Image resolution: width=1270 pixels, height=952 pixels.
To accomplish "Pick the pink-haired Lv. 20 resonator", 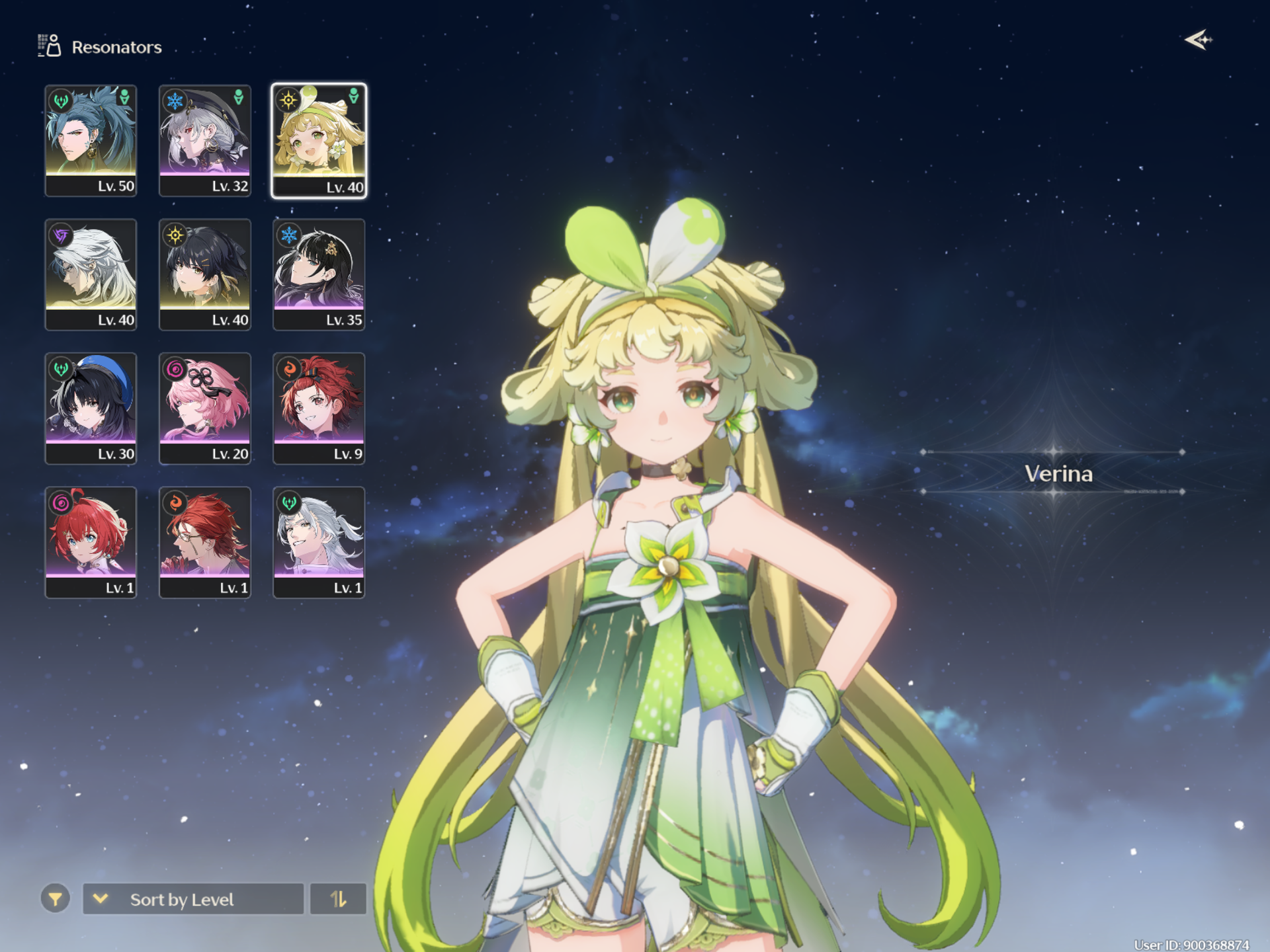I will pyautogui.click(x=205, y=409).
